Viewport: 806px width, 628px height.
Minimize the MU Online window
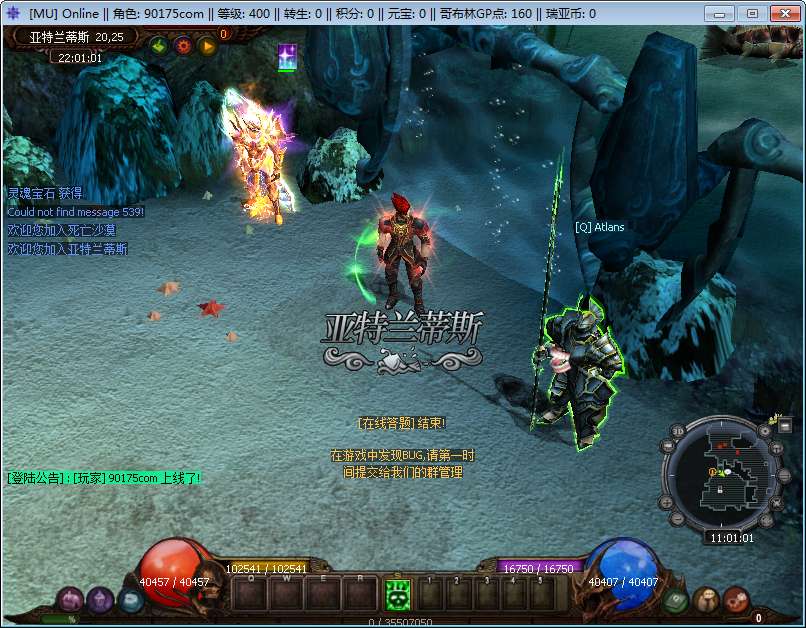tap(724, 13)
